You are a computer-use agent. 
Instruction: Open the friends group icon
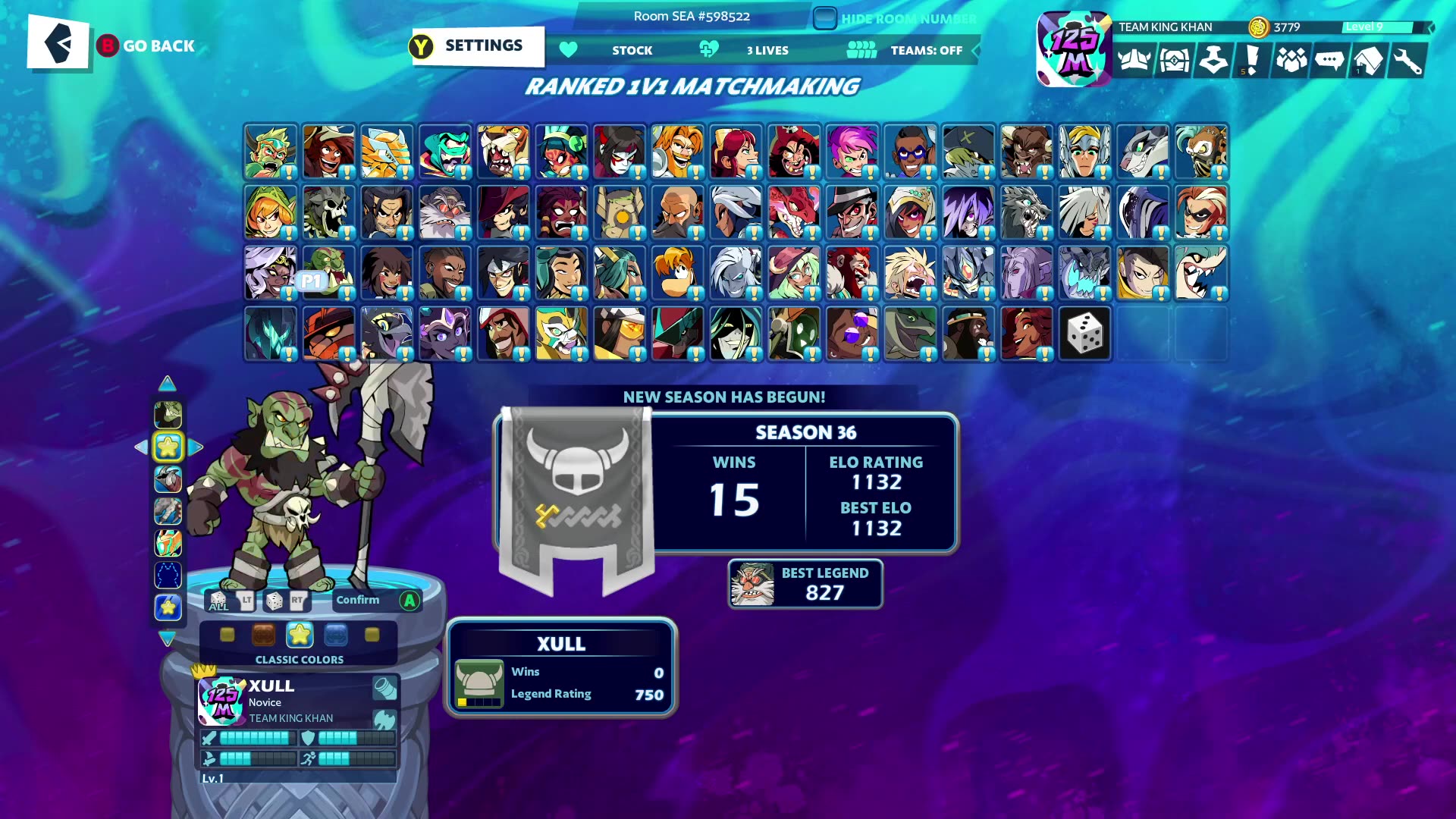(x=1291, y=61)
